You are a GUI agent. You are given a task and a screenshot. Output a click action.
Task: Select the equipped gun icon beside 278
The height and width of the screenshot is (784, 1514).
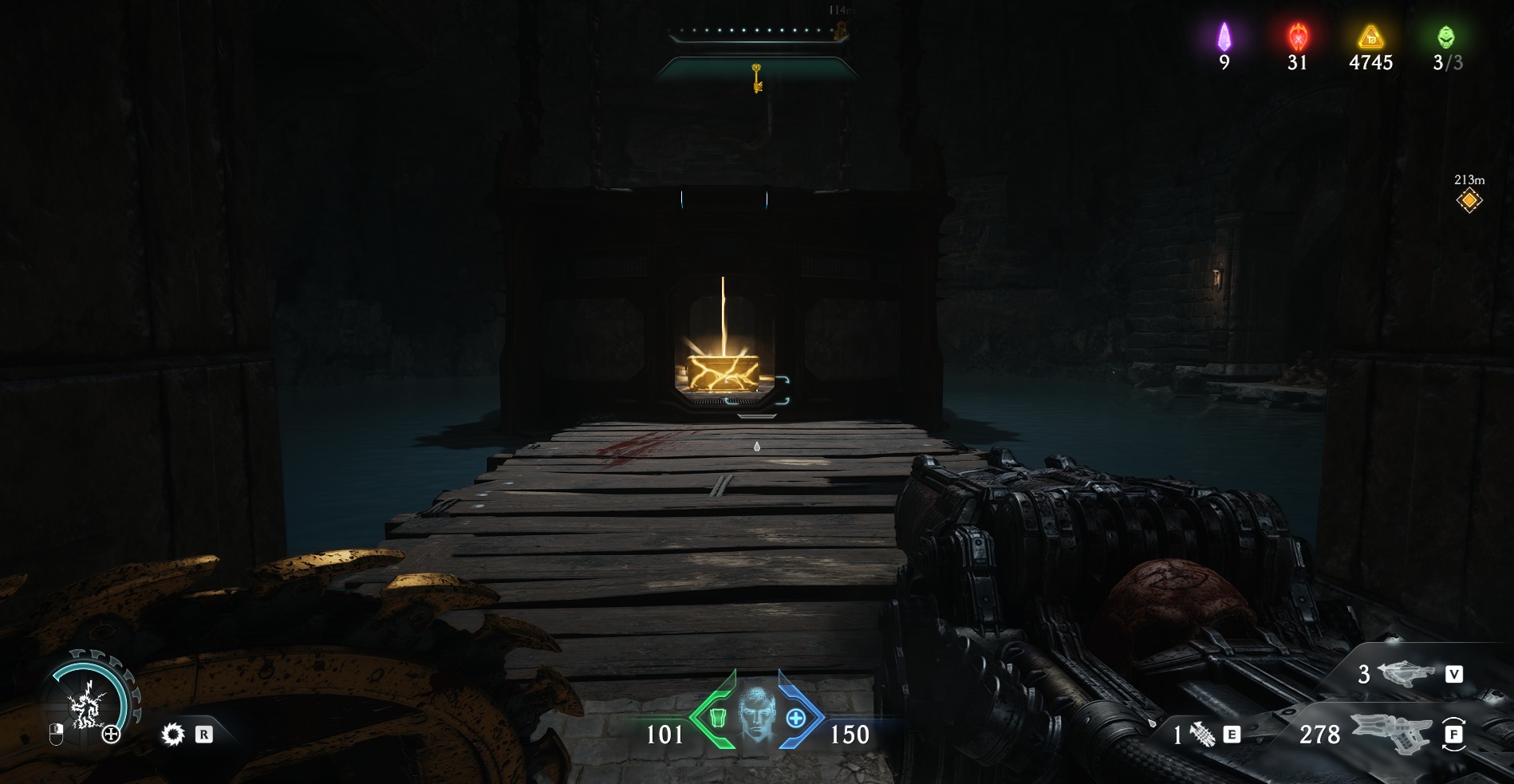(x=1390, y=732)
